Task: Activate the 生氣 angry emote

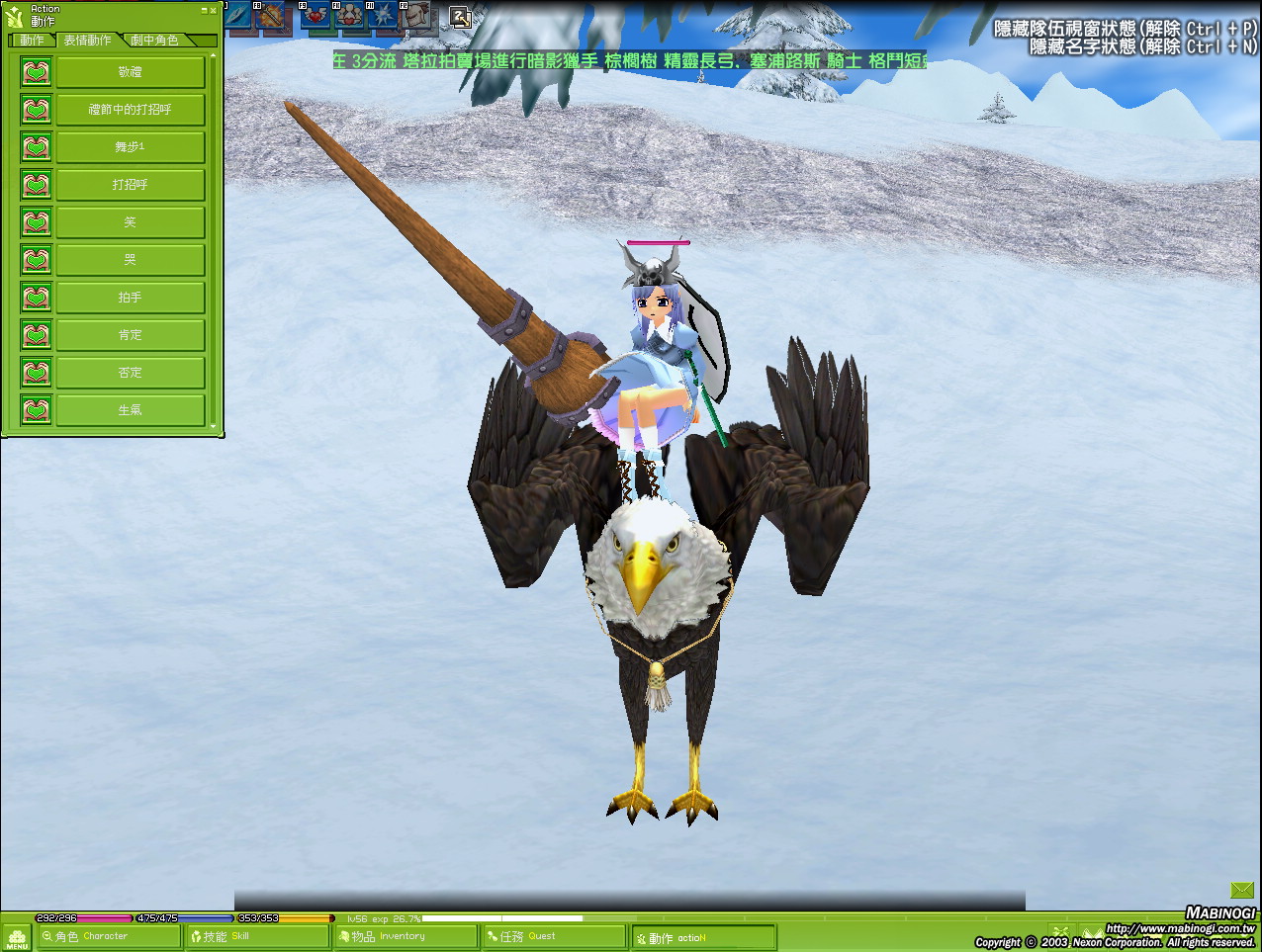Action: click(130, 410)
